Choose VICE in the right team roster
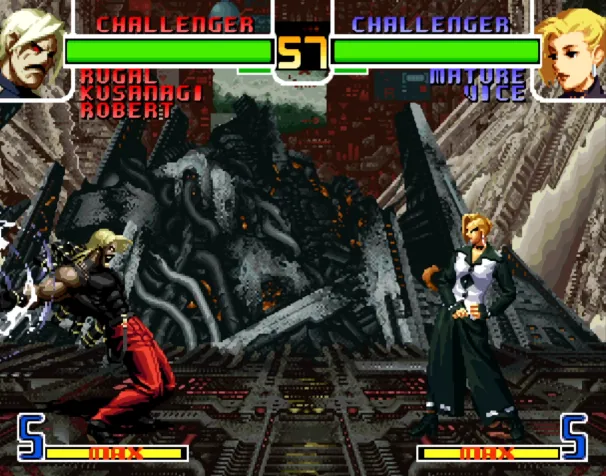This screenshot has height=476, width=606. tap(494, 94)
